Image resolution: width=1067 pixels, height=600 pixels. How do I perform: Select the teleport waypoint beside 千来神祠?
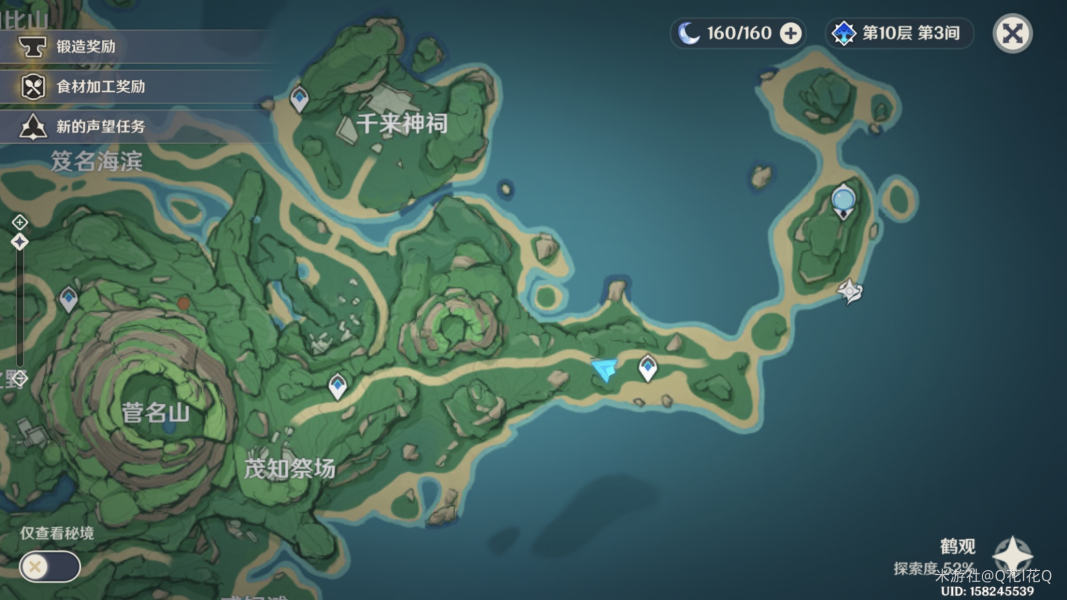pyautogui.click(x=299, y=99)
